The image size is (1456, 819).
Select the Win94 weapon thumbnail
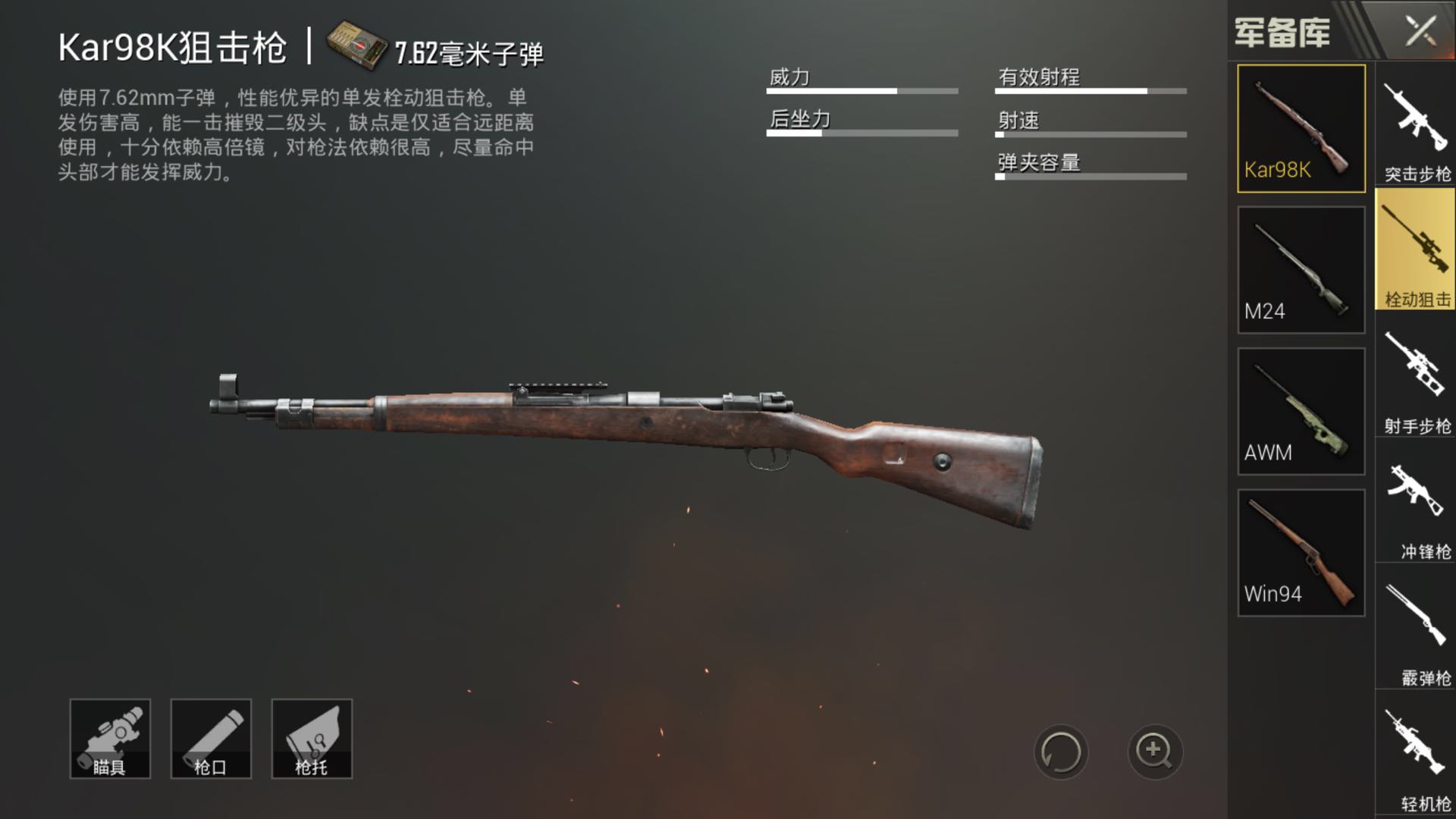(x=1300, y=551)
